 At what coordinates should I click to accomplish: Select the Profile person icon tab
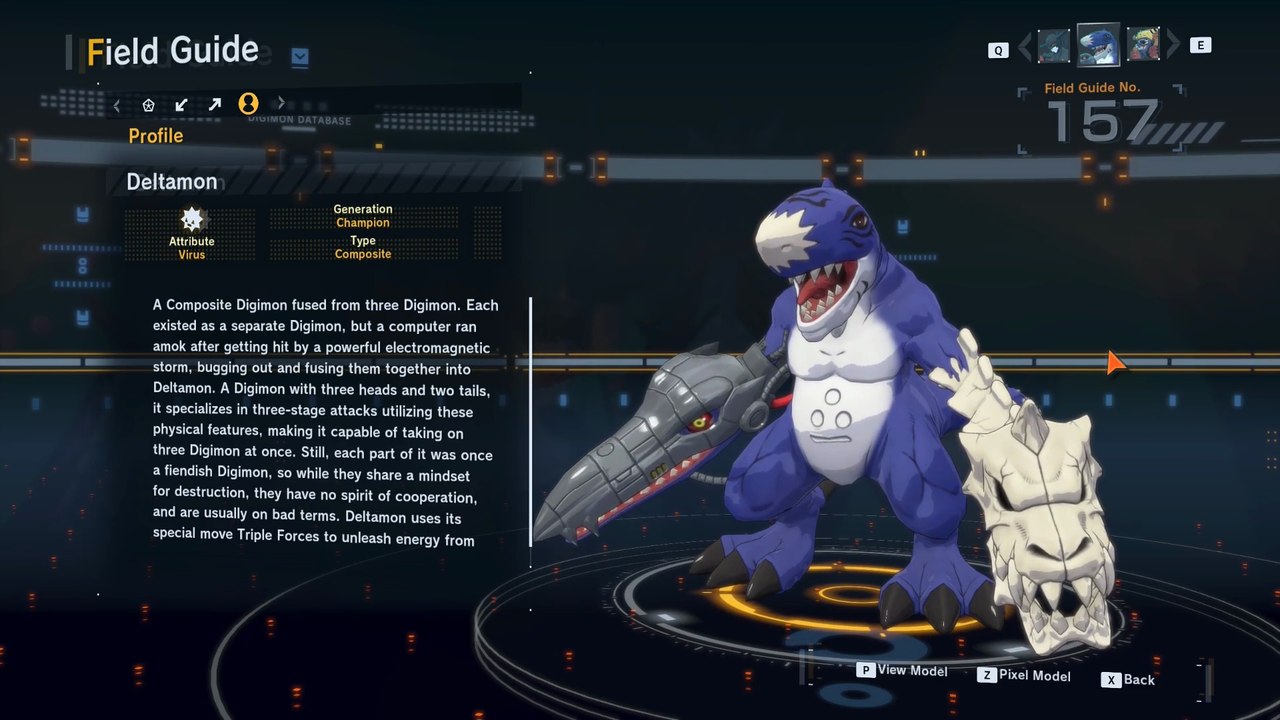click(248, 103)
